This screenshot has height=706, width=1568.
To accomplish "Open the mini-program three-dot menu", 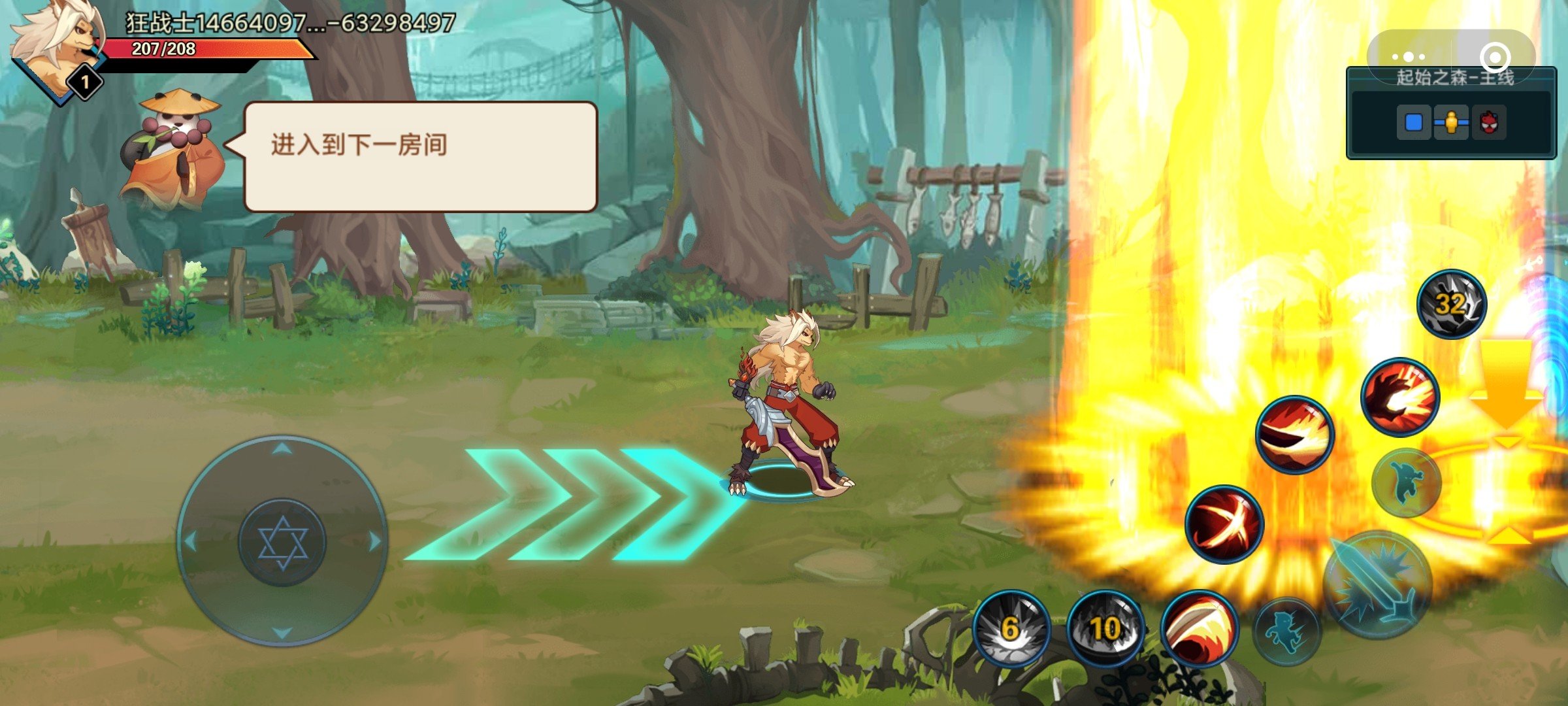I will click(1409, 58).
